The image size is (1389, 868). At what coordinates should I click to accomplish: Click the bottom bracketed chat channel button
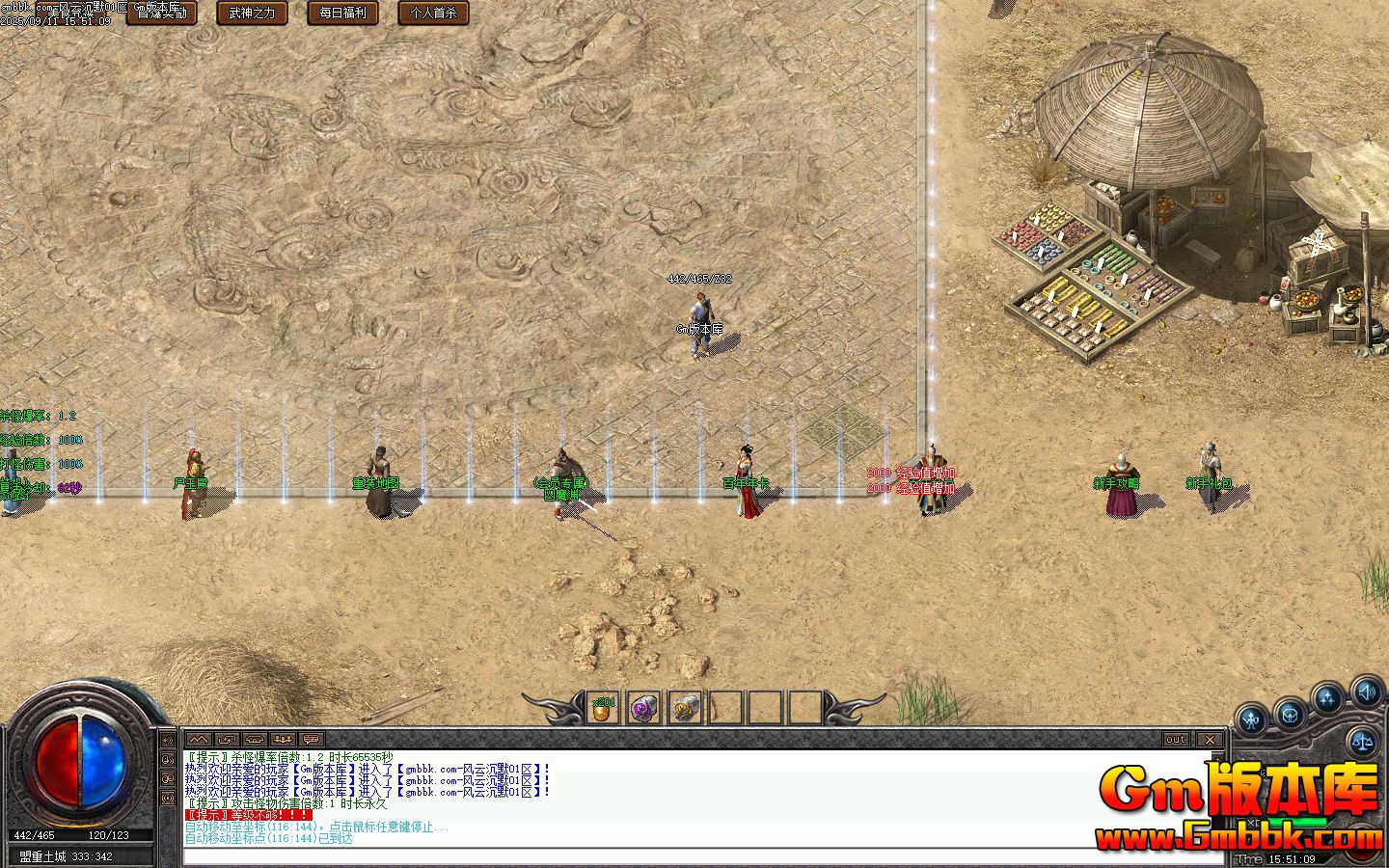point(168,799)
